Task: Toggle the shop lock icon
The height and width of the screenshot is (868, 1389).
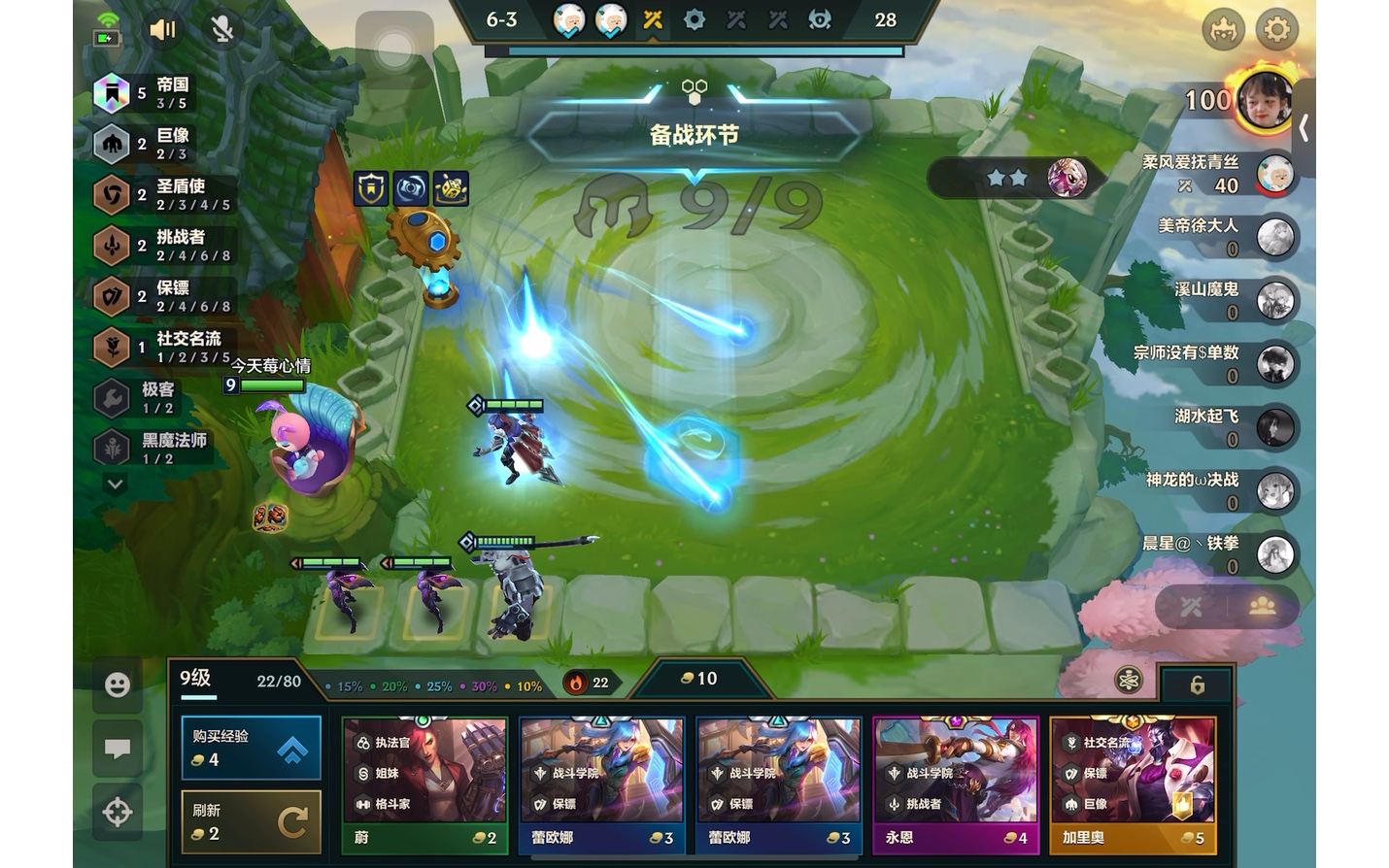Action: [x=1197, y=685]
